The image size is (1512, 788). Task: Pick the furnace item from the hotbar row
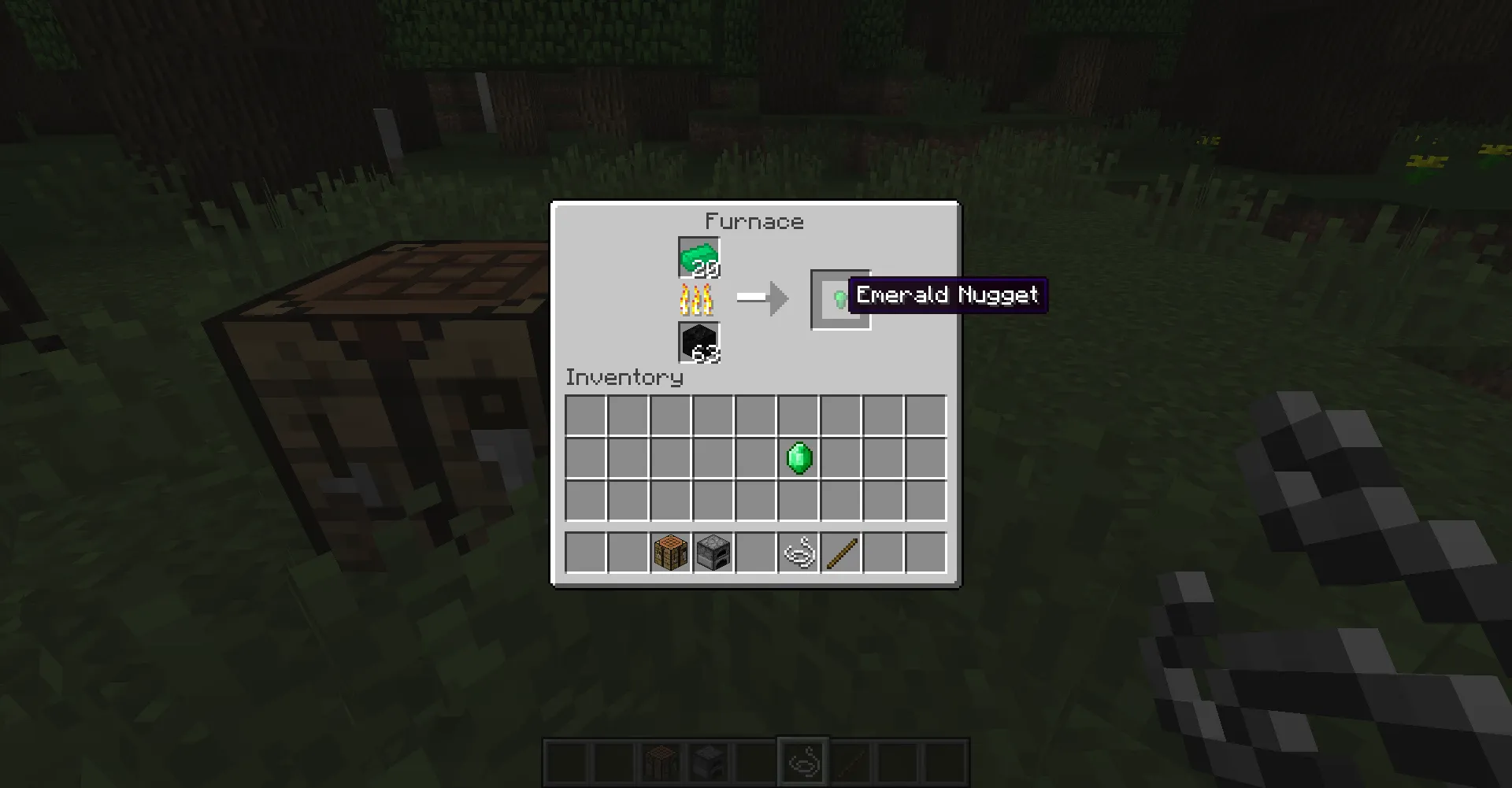(x=713, y=552)
